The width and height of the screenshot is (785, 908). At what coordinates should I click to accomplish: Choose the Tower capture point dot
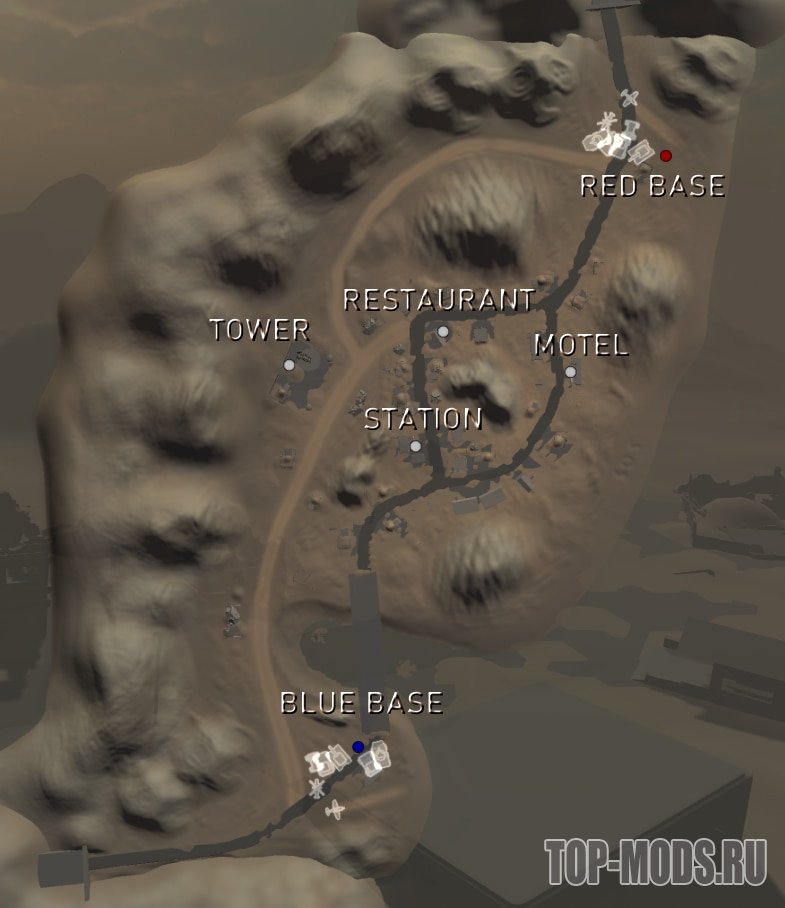click(x=289, y=366)
